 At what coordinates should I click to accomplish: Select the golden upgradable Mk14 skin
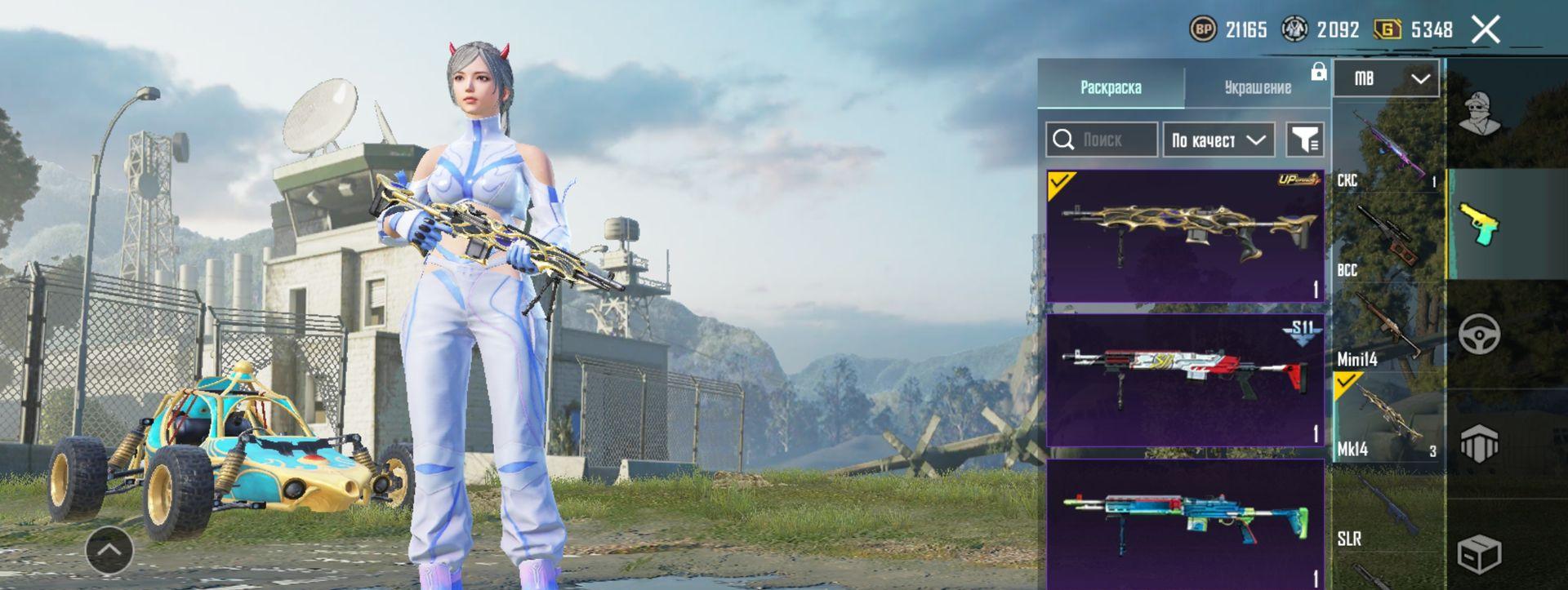(x=1185, y=236)
